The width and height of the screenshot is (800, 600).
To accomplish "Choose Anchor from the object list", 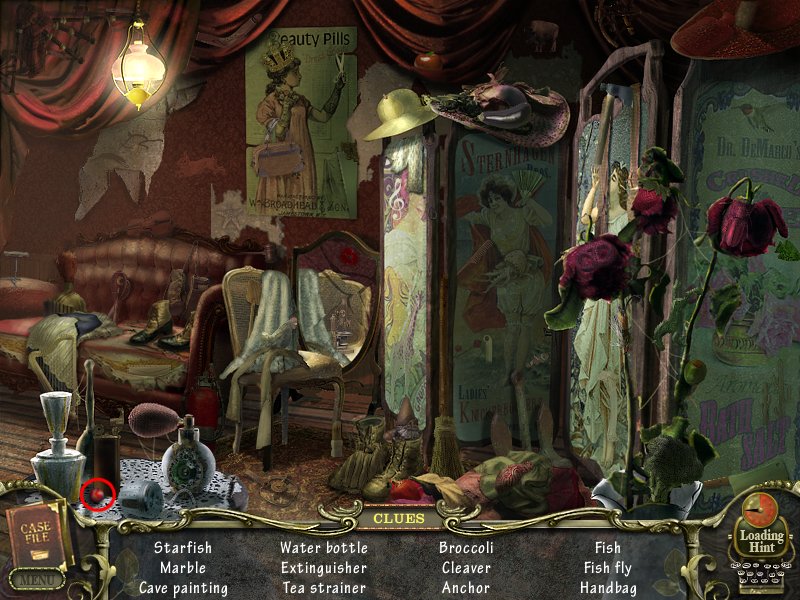I will click(466, 588).
